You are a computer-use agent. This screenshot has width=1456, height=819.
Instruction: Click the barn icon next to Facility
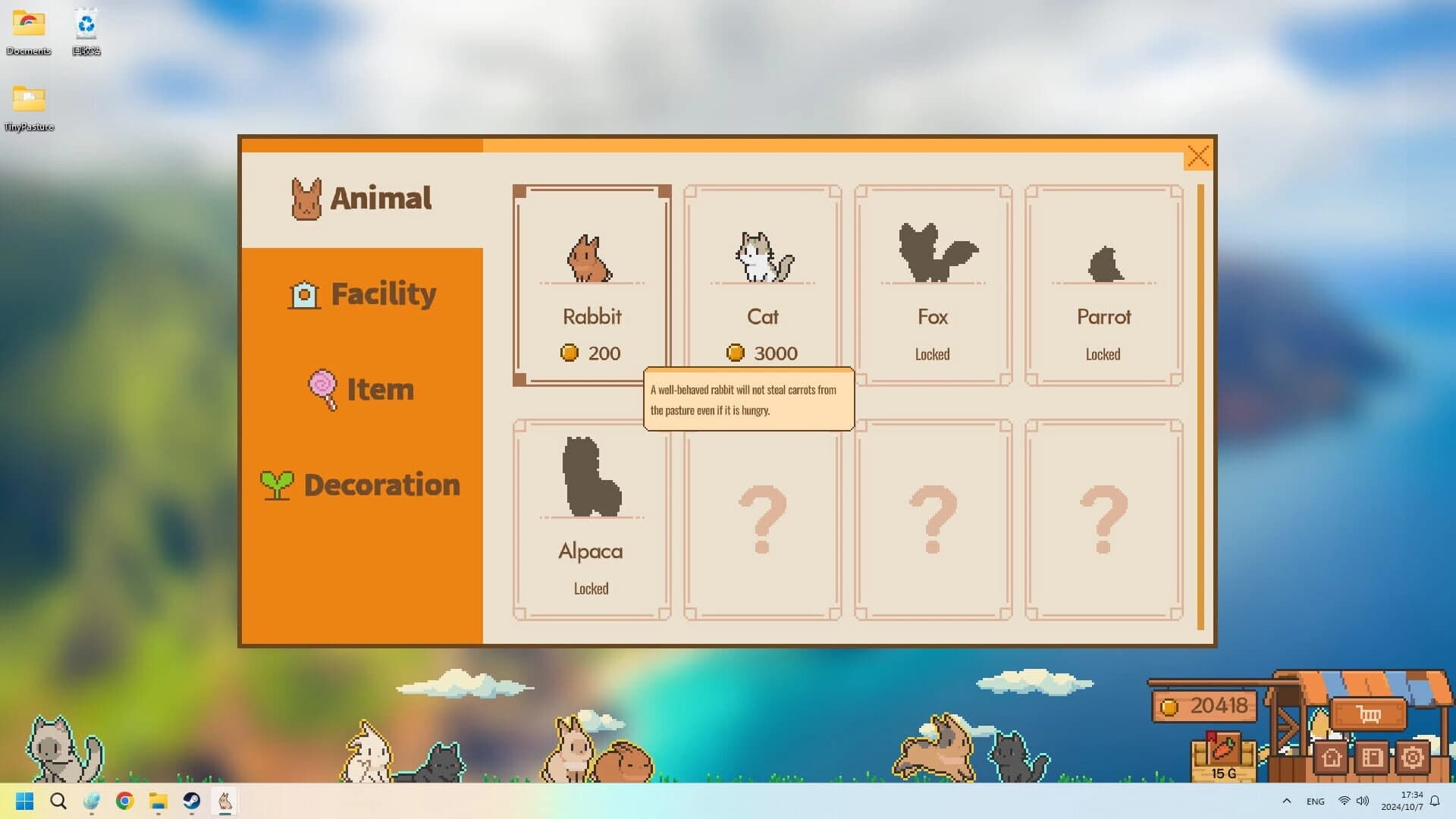point(304,294)
